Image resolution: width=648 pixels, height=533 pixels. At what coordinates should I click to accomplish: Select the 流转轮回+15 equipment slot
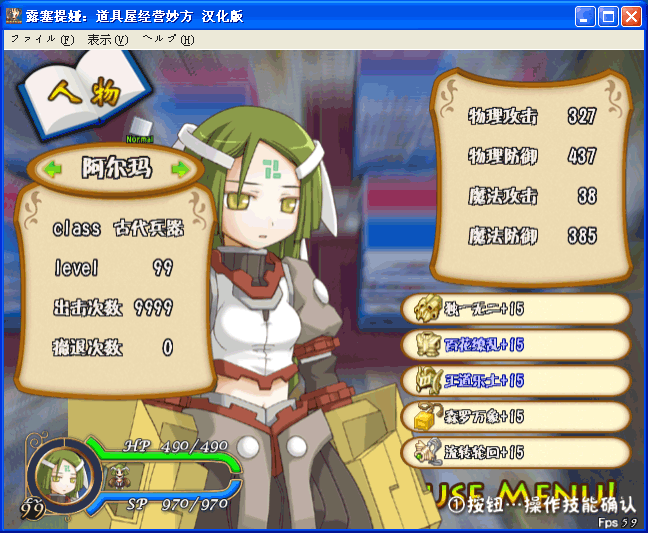coord(516,452)
